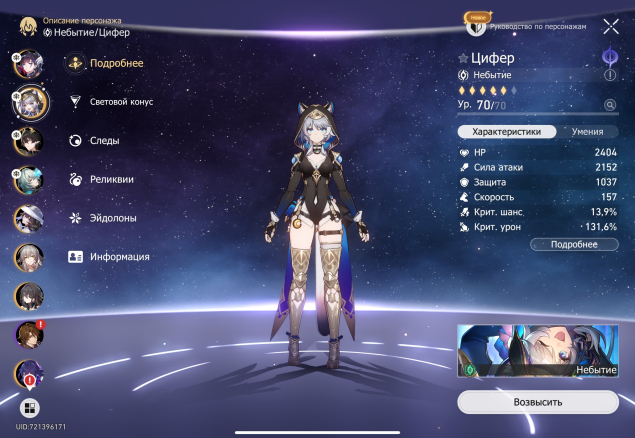Open the Небытие light cone thumbnail
Screen dimensions: 635x438
pyautogui.click(x=537, y=351)
